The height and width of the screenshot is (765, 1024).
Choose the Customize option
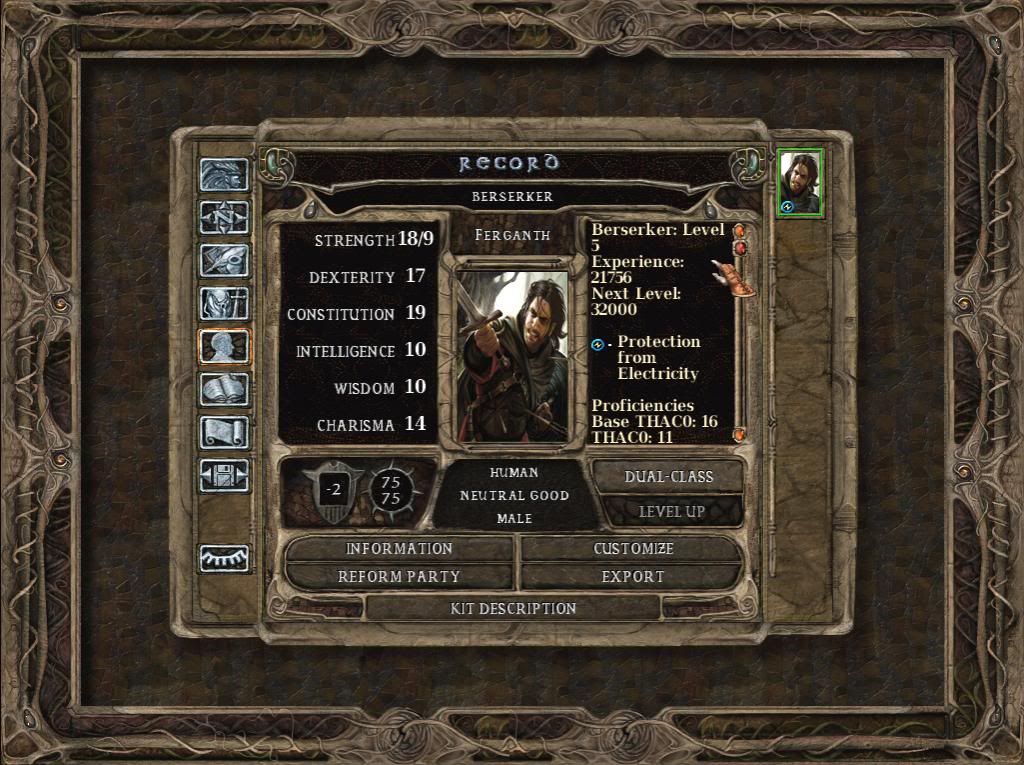tap(633, 549)
